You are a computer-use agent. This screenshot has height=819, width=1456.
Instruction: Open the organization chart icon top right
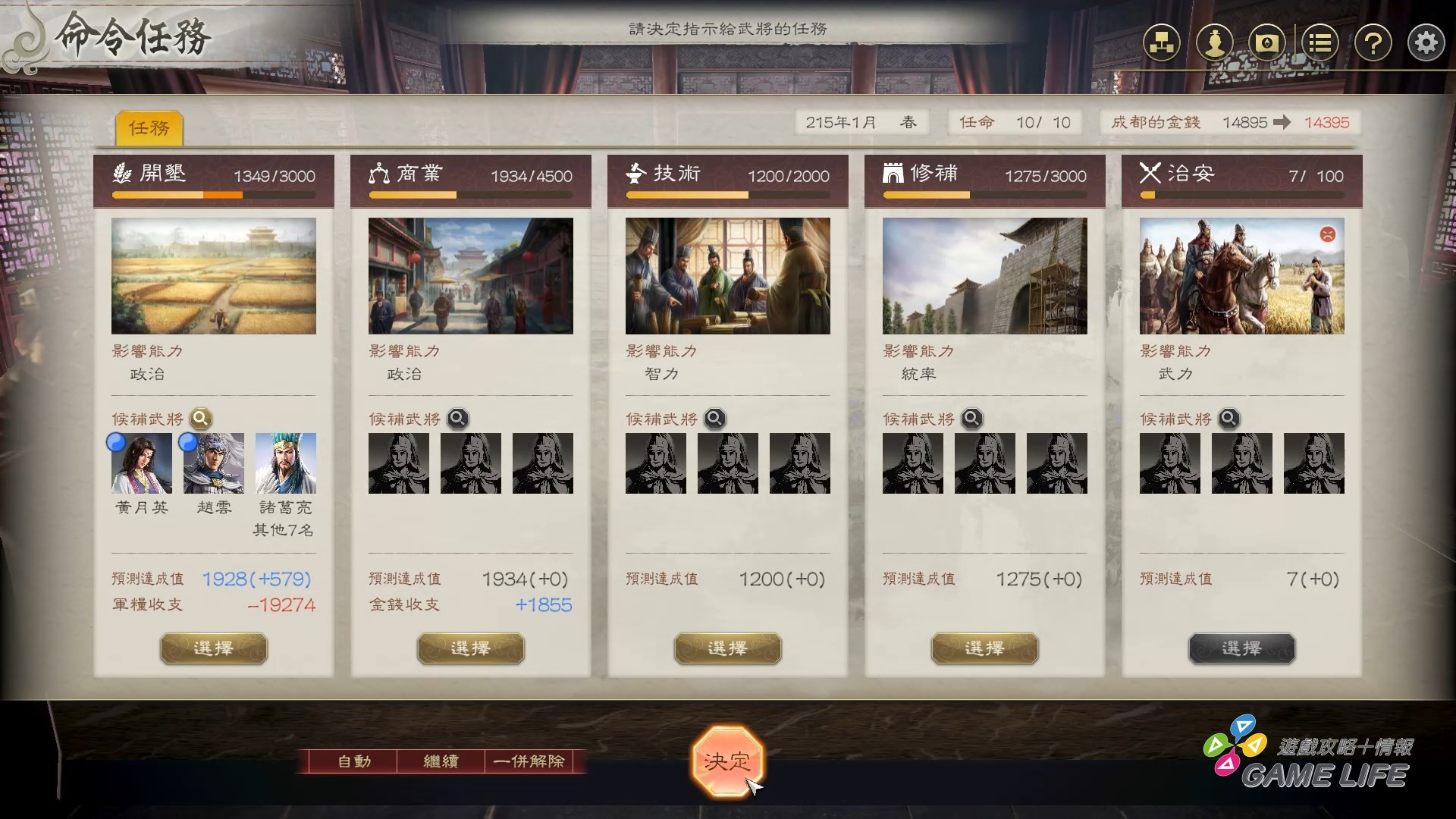pos(1163,43)
